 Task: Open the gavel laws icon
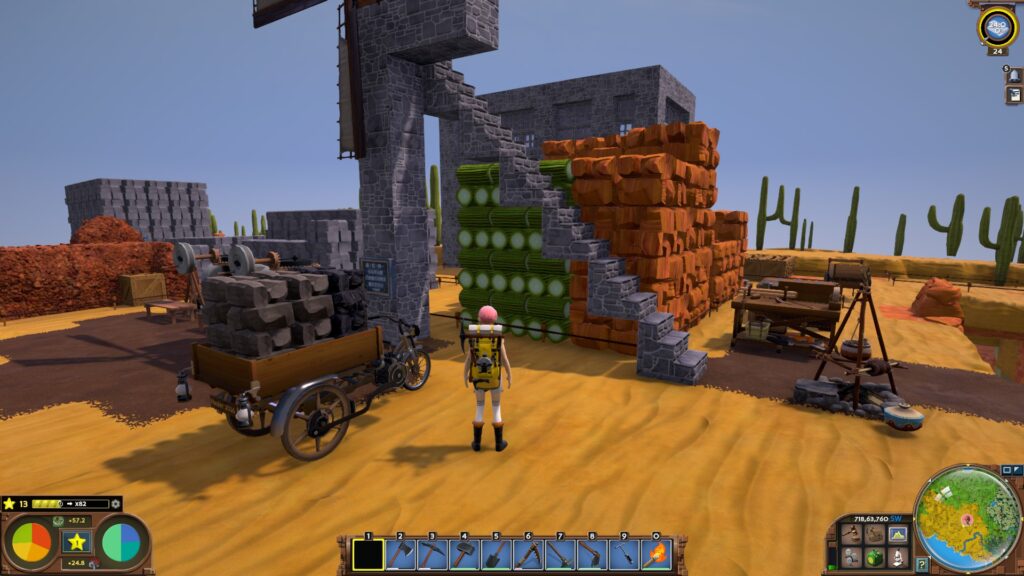851,534
